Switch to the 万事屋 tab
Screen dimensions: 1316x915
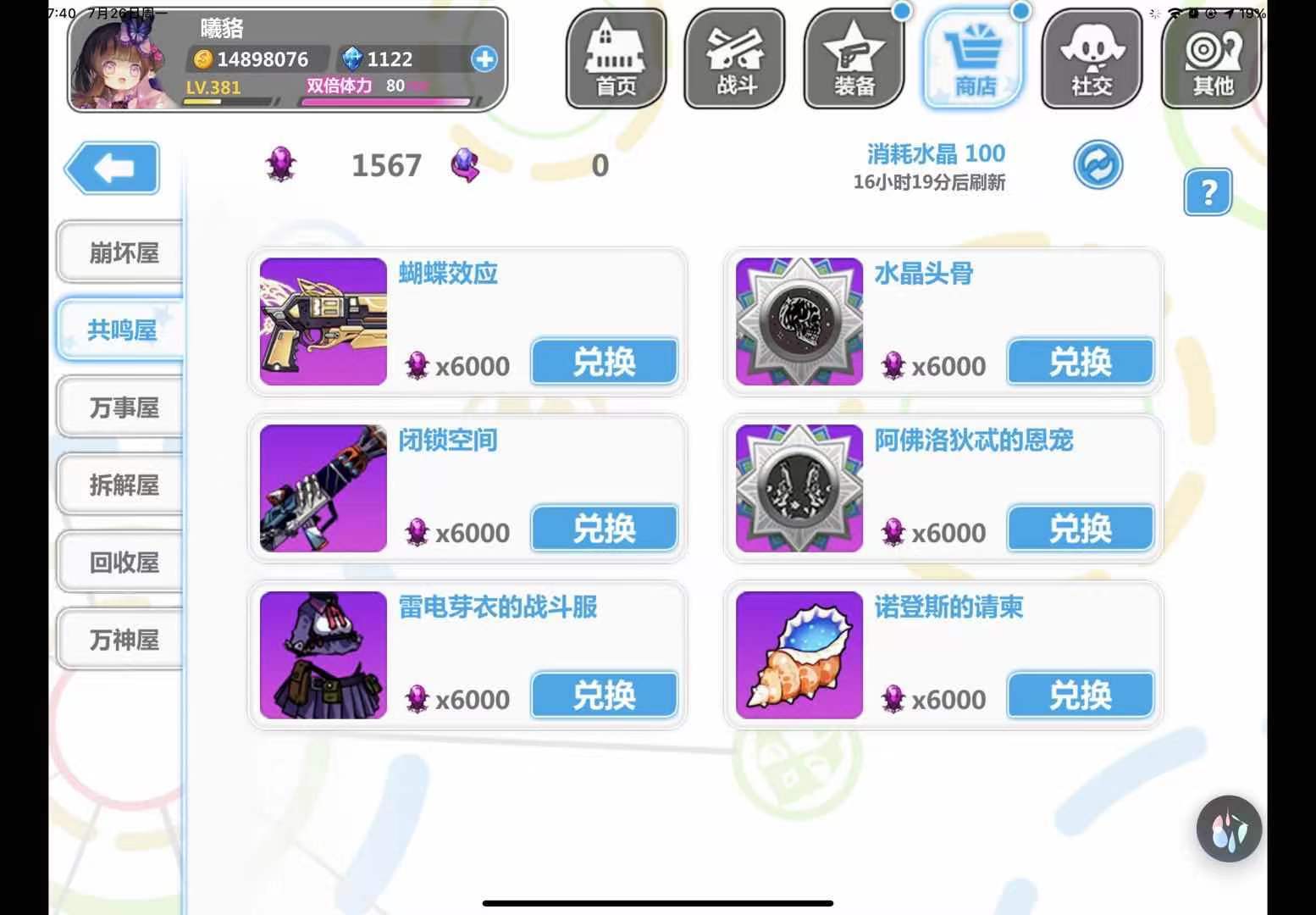point(119,407)
